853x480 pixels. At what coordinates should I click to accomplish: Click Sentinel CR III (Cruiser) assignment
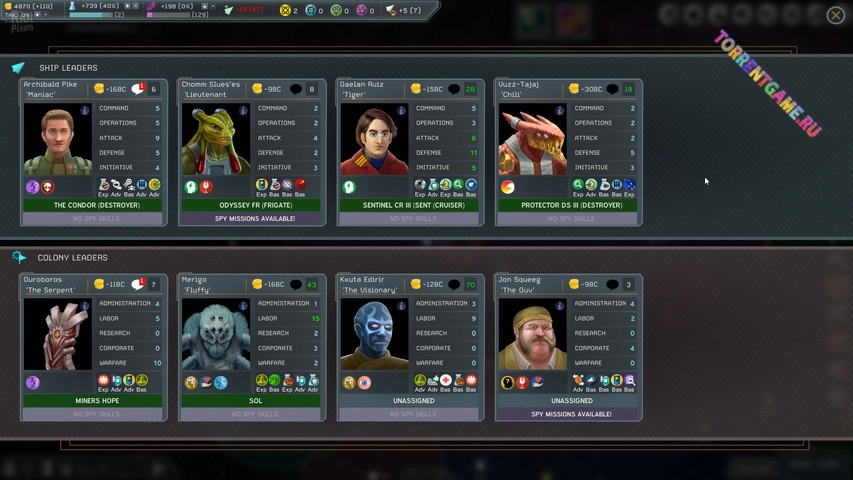[413, 205]
